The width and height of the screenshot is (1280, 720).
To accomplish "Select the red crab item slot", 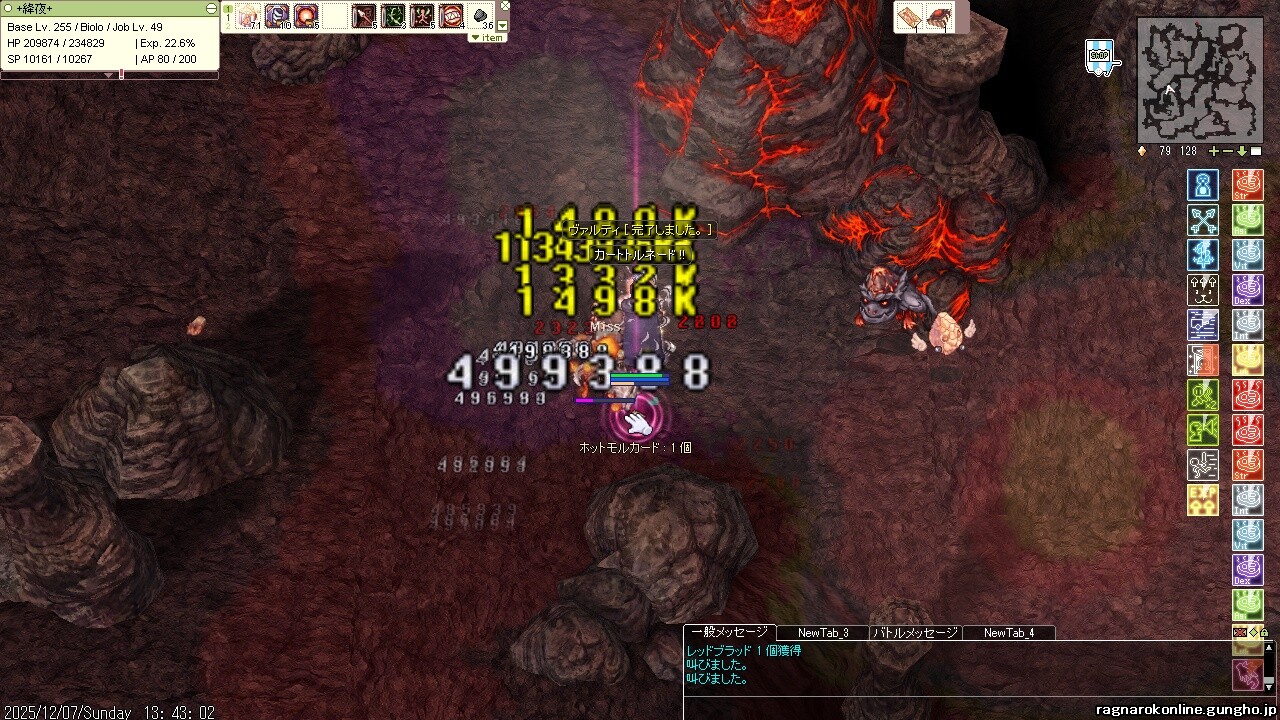I will click(x=939, y=17).
